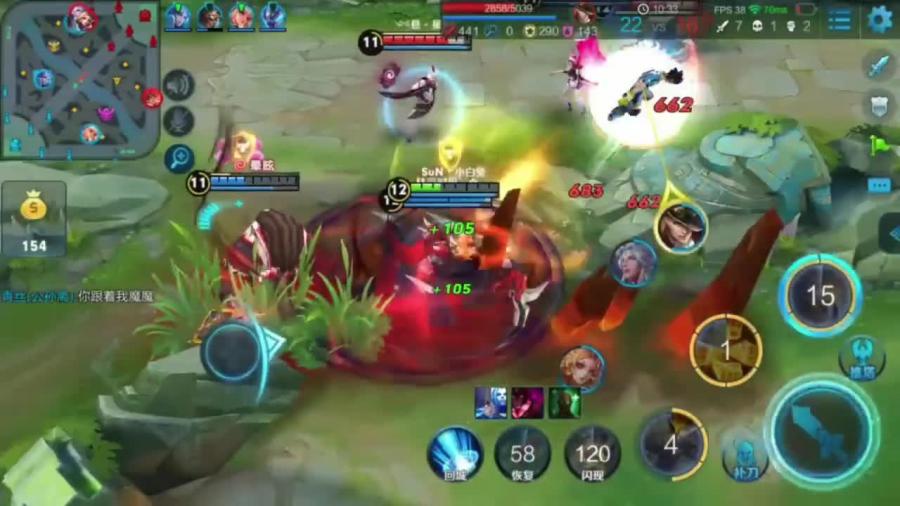Target the enemy portrait wearing a hat
The image size is (900, 506).
[x=682, y=227]
